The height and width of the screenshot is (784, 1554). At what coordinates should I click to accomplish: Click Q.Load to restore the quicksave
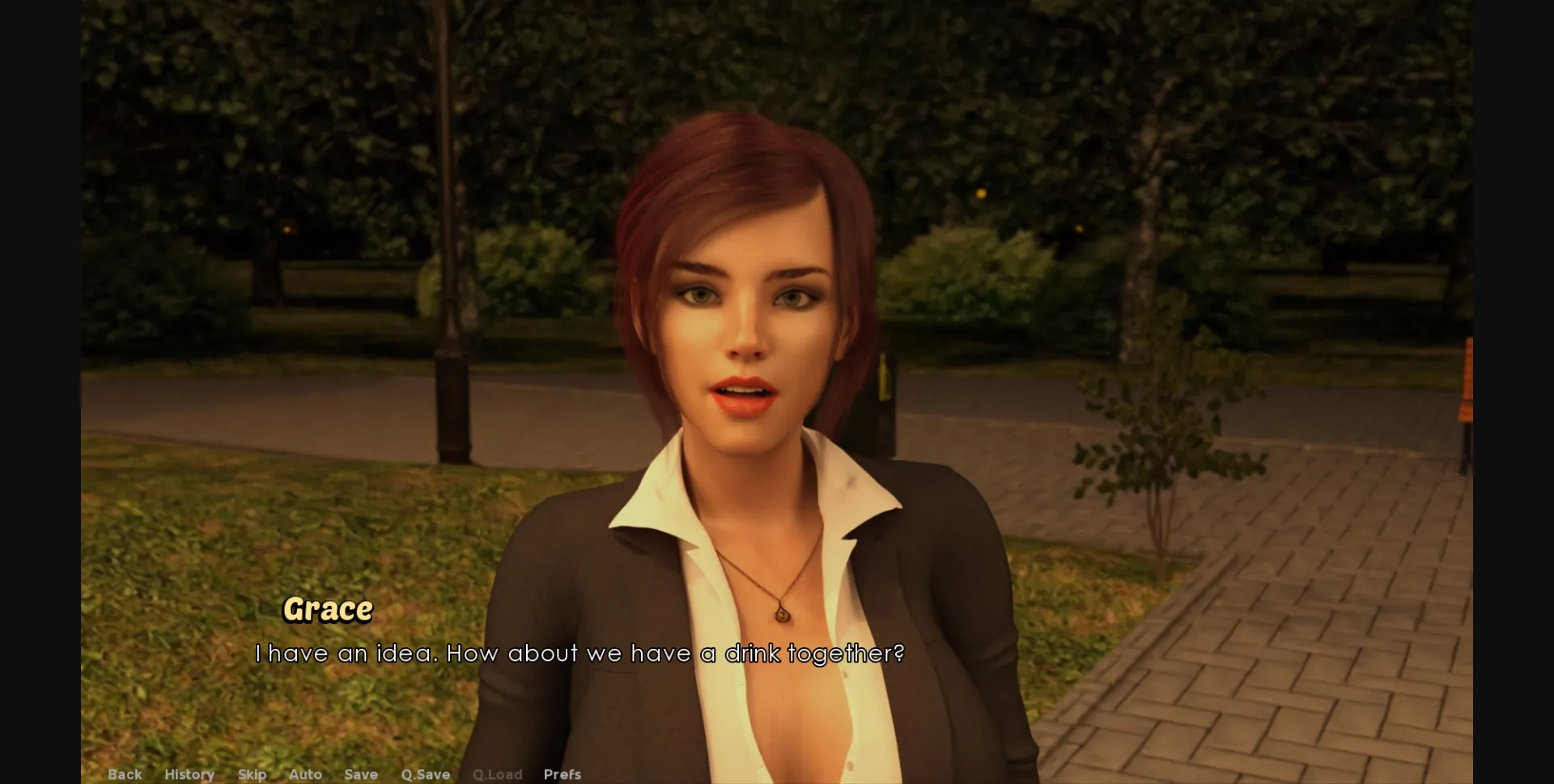[x=497, y=774]
